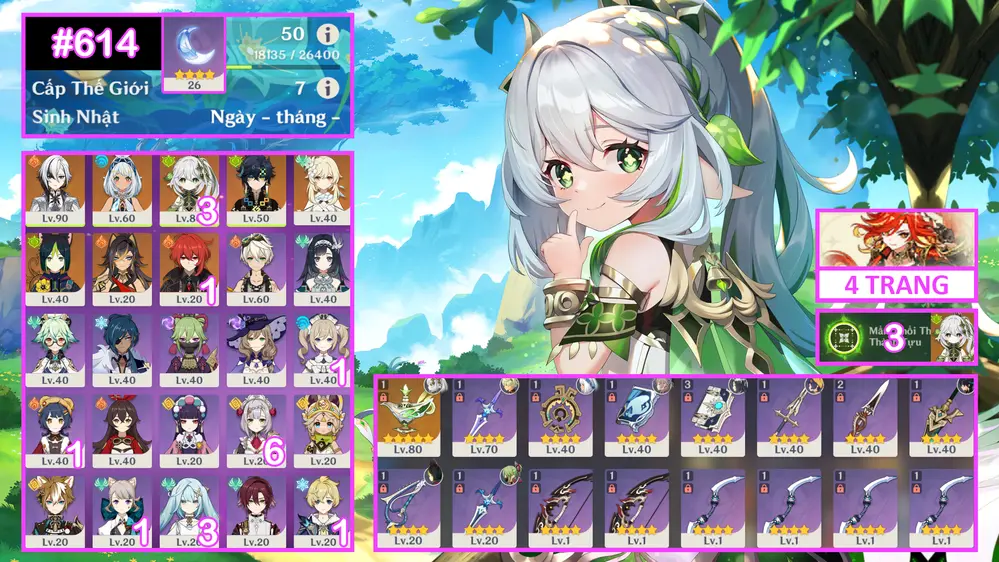Open the info icon beside world level 7
Viewport: 999px width, 562px height.
pyautogui.click(x=326, y=88)
